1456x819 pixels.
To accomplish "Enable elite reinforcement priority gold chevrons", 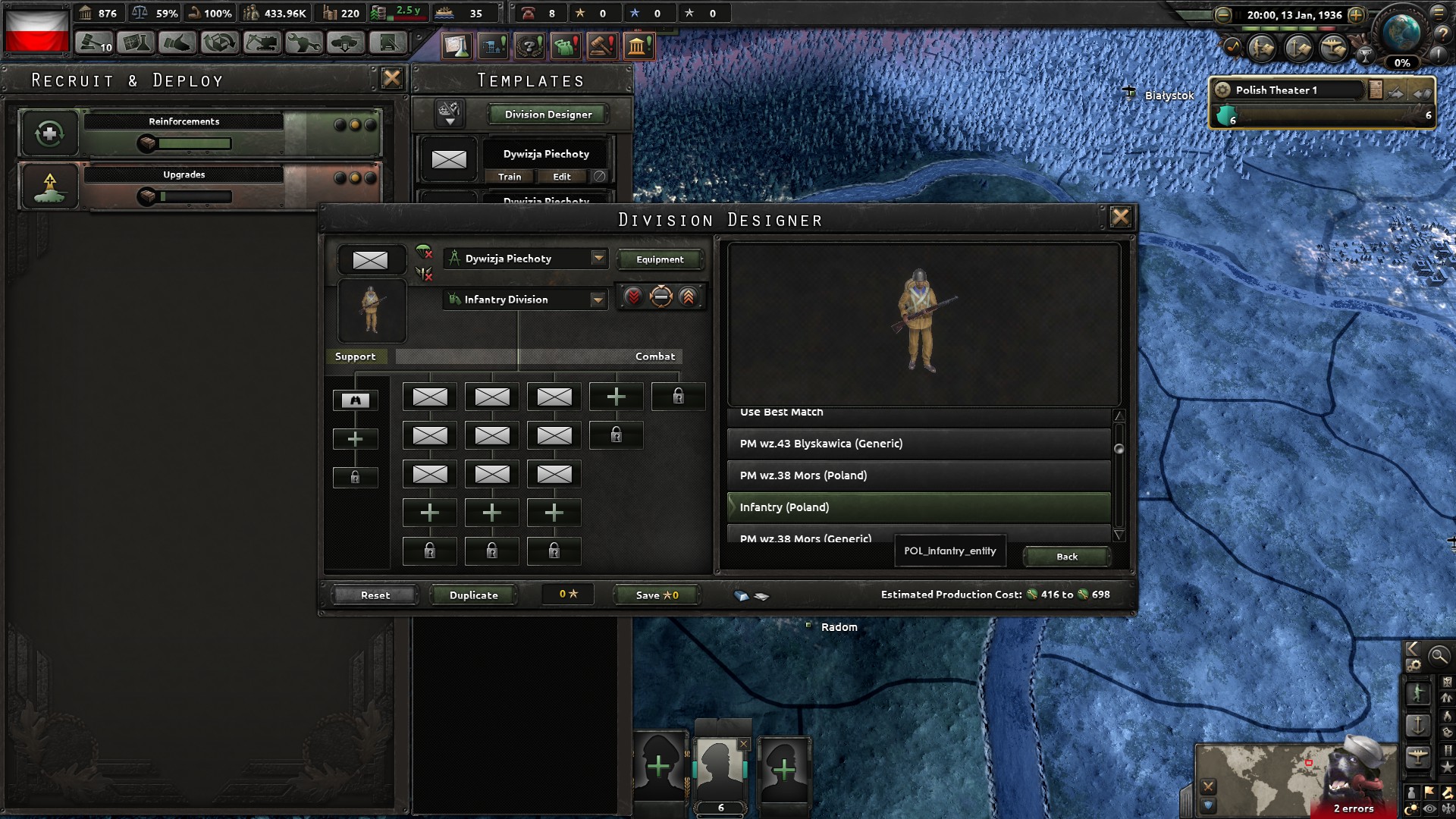I will (687, 297).
